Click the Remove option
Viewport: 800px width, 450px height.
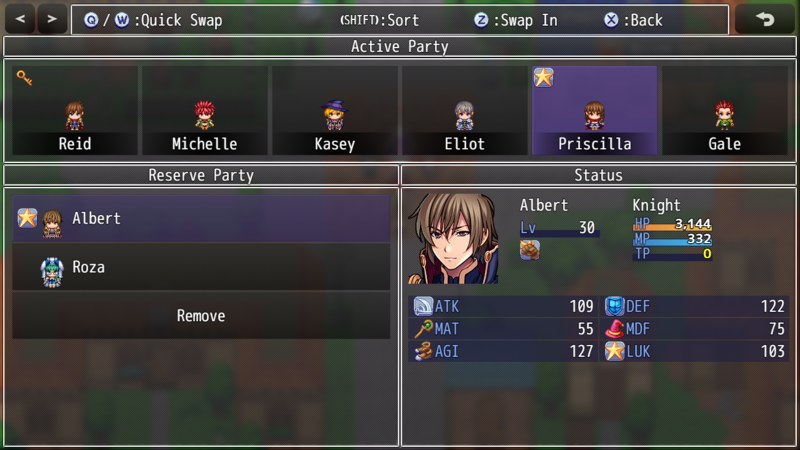201,316
